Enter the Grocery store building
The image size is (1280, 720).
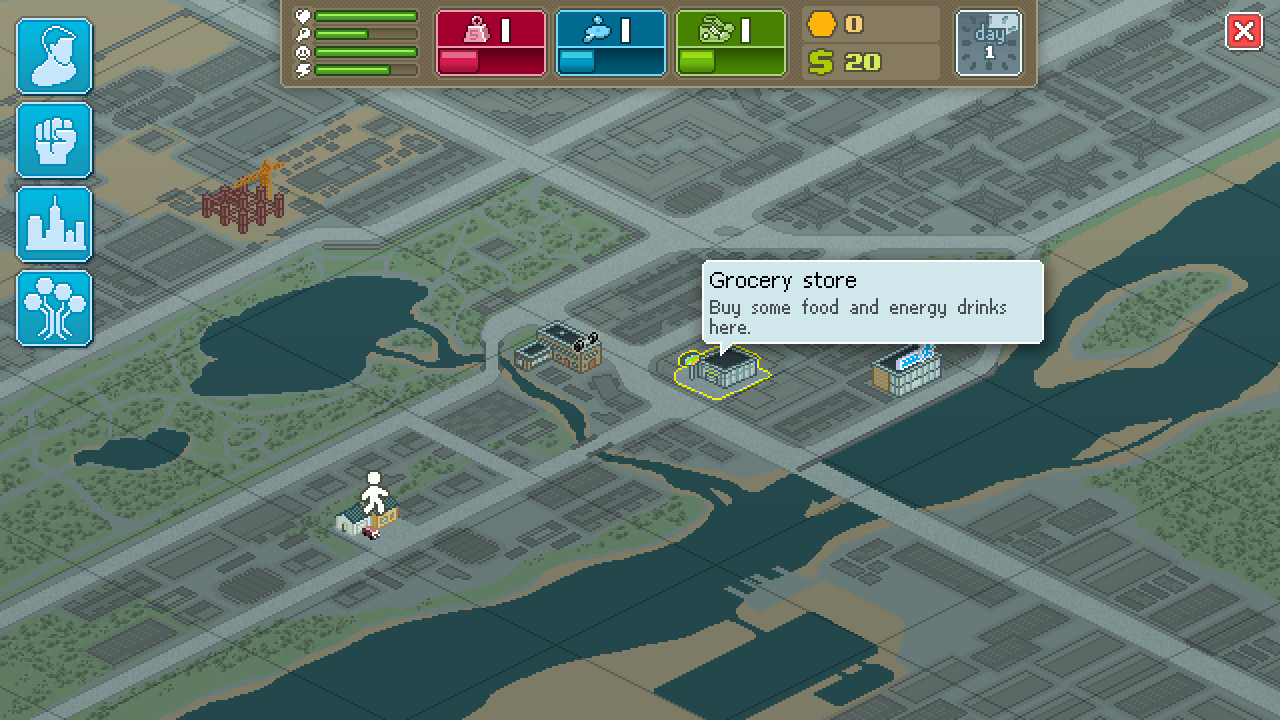(722, 370)
